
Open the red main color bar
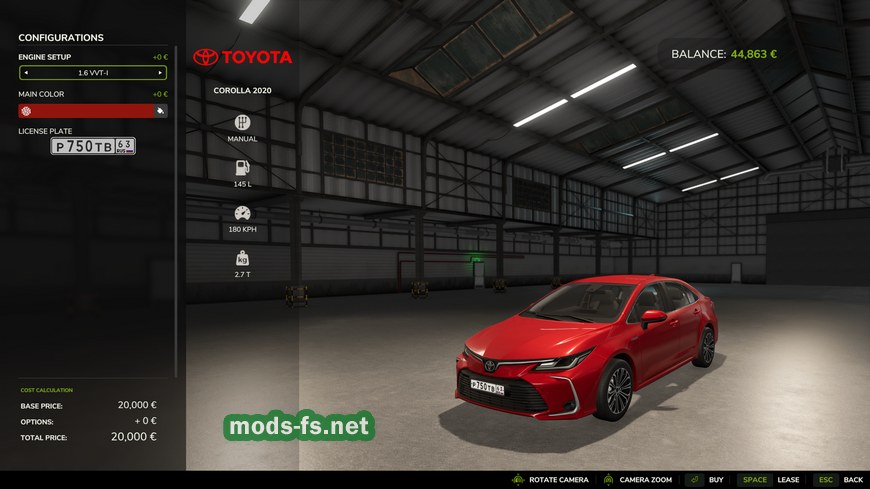92,111
